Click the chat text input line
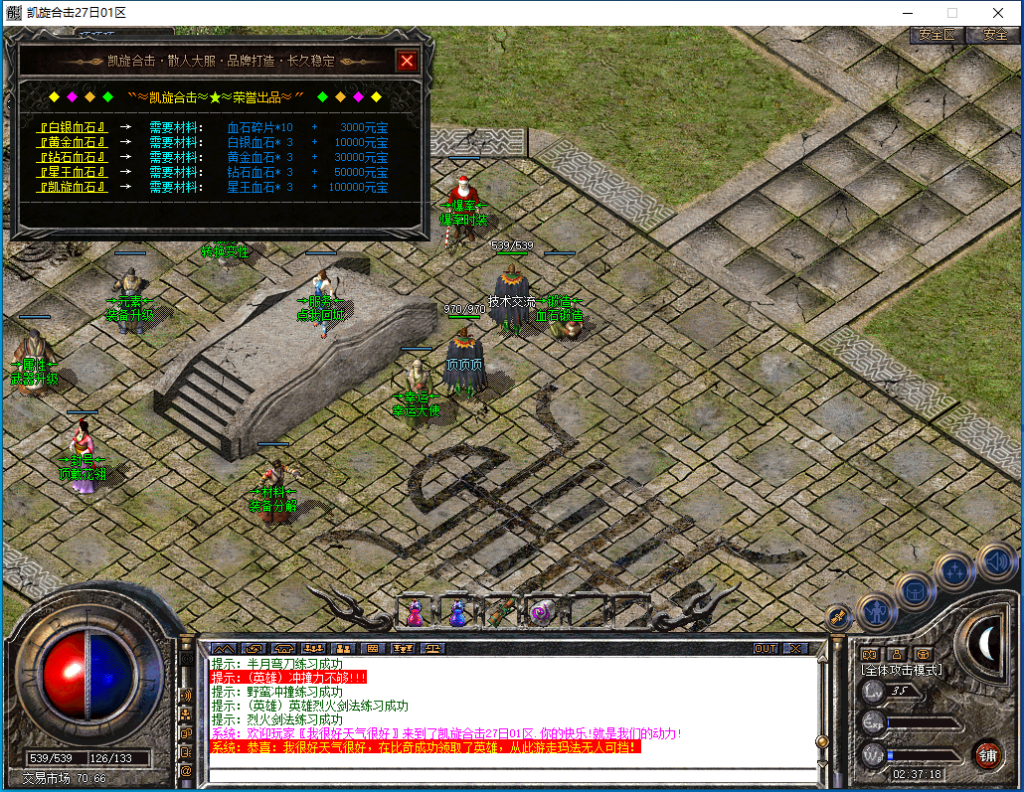Viewport: 1024px width, 792px height. [x=510, y=773]
